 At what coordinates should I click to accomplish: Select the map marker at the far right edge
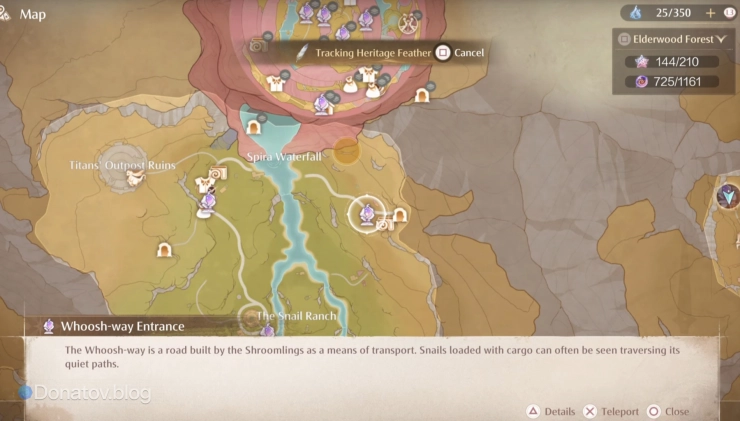click(728, 196)
